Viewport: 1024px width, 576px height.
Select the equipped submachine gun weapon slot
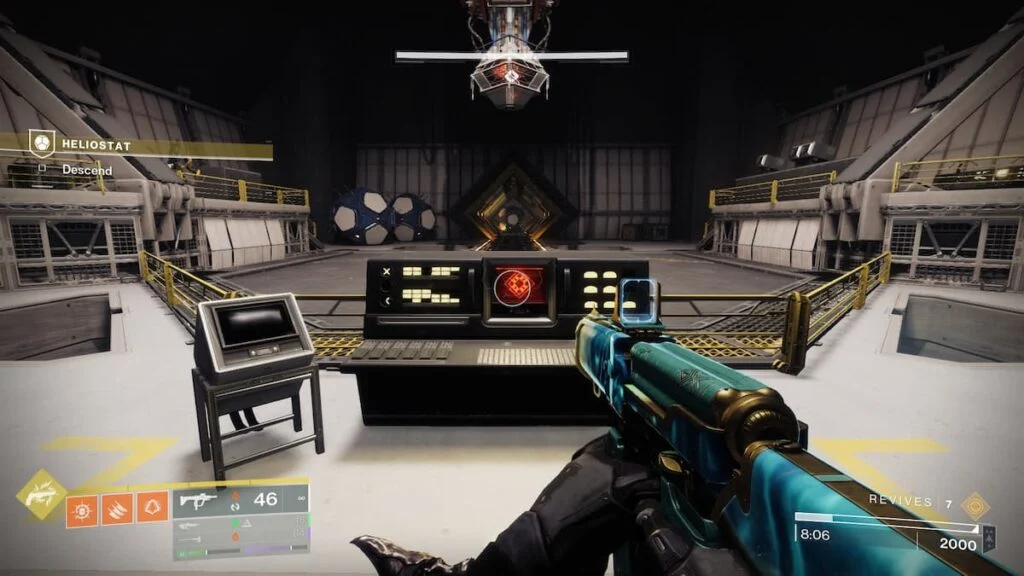(x=240, y=500)
